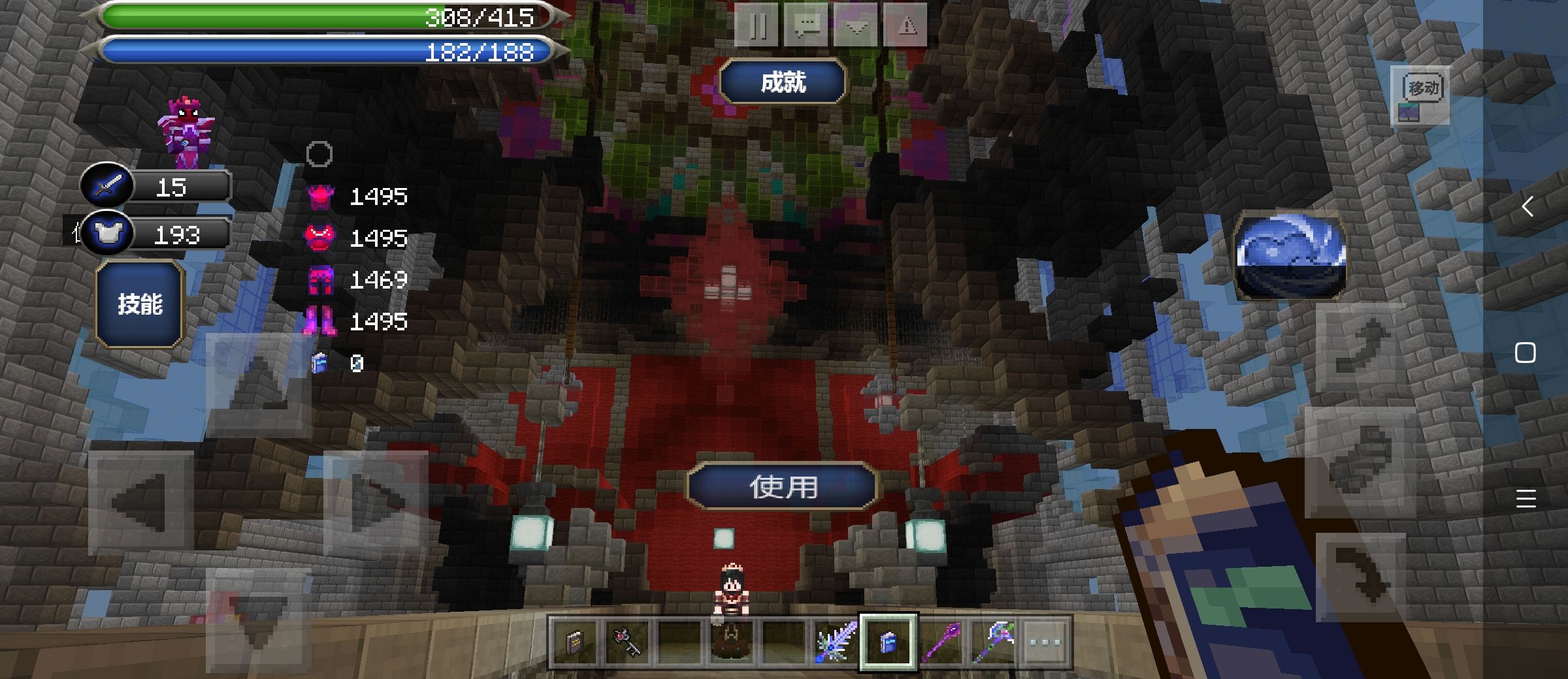Image resolution: width=1568 pixels, height=679 pixels.
Task: Tap the Android back navigation arrow
Action: 1526,207
